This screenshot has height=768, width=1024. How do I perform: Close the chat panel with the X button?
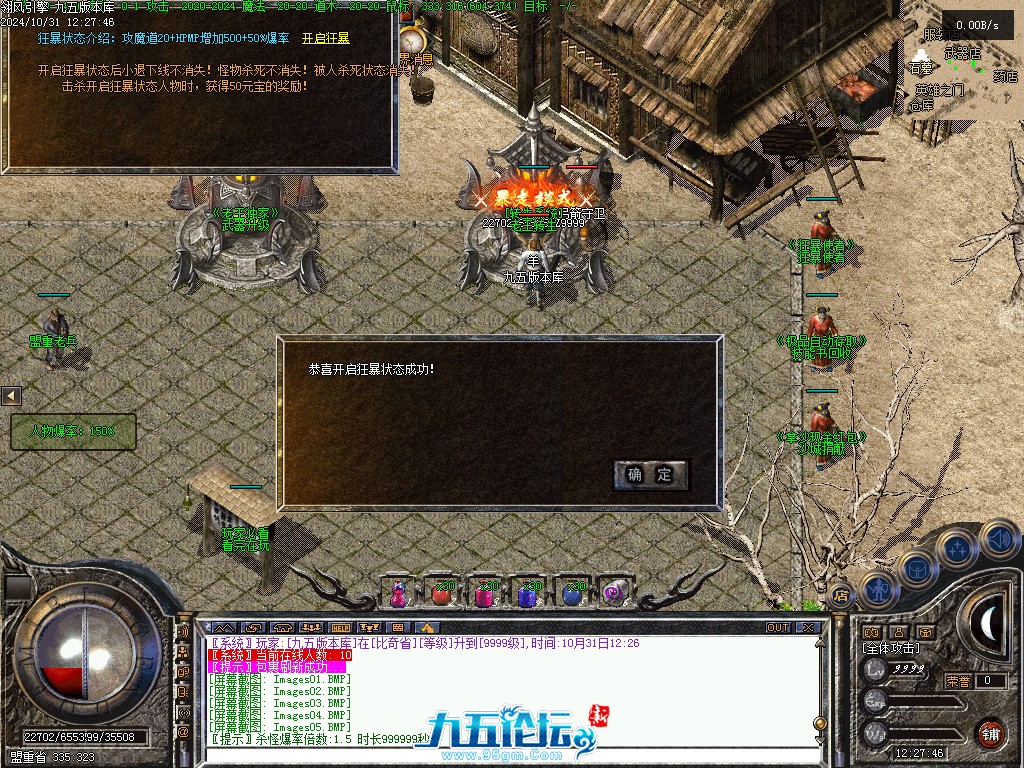coord(808,628)
